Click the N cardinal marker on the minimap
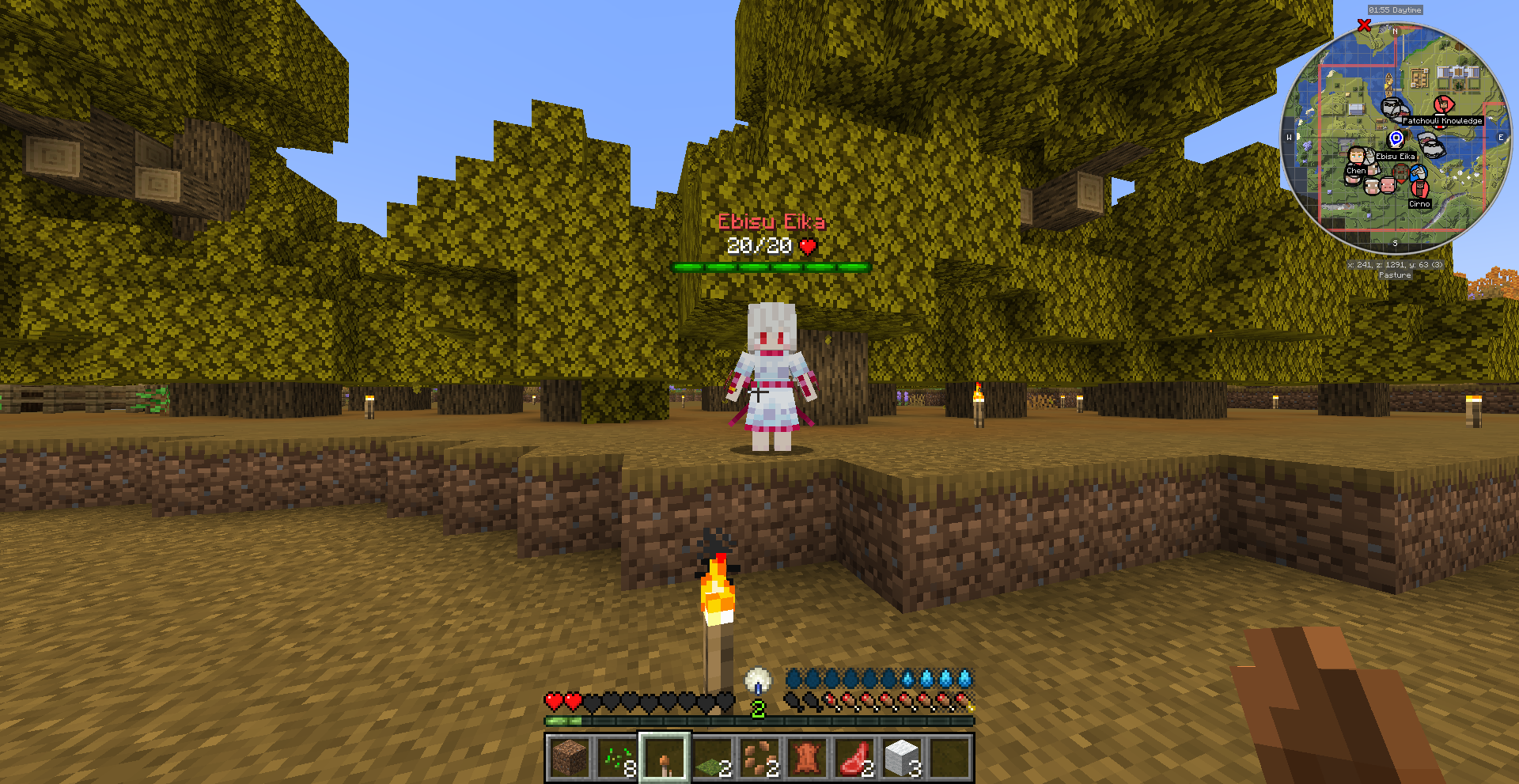 1395,32
